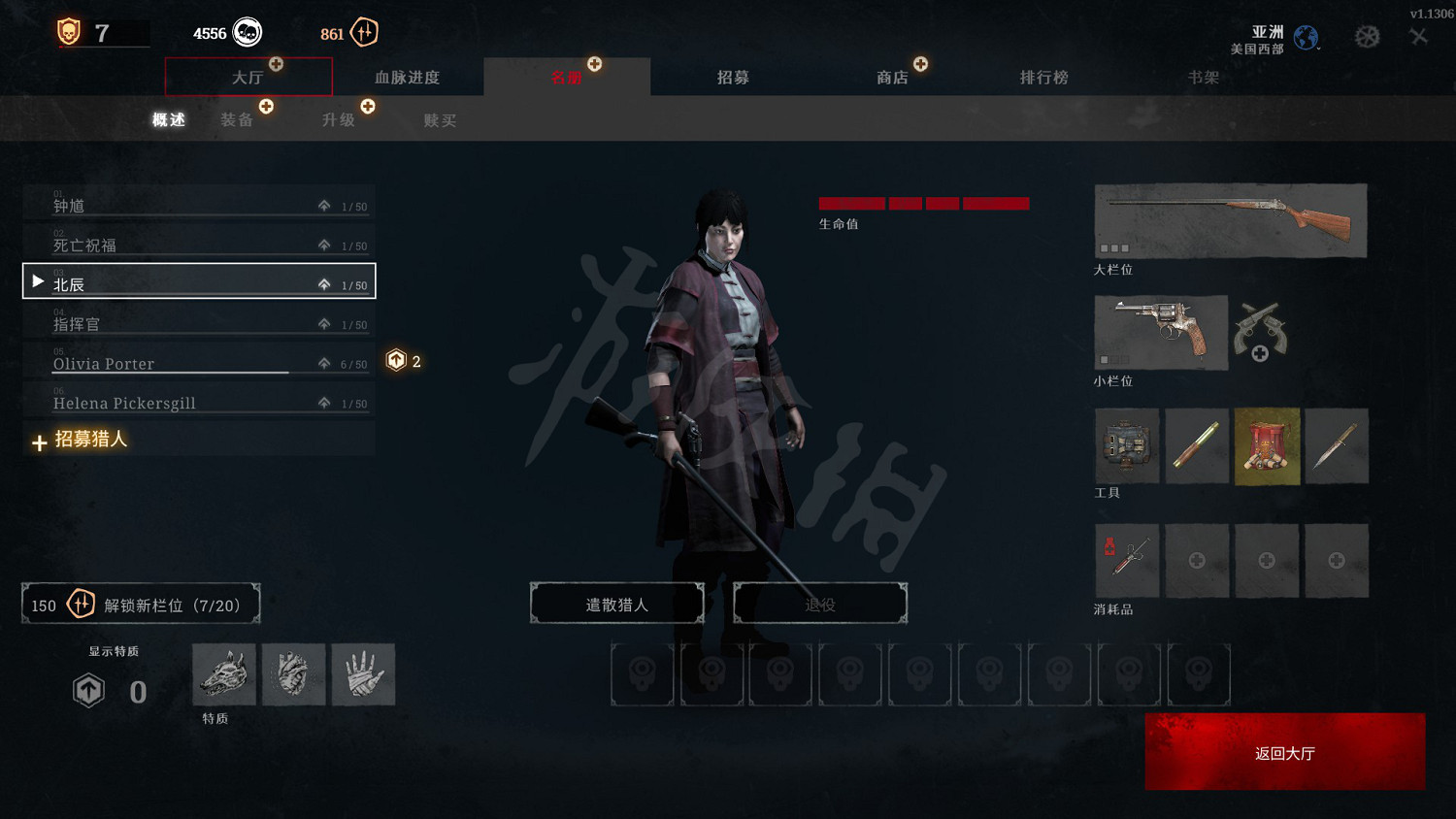
Task: Click the 生命值 health bar
Action: coord(922,204)
